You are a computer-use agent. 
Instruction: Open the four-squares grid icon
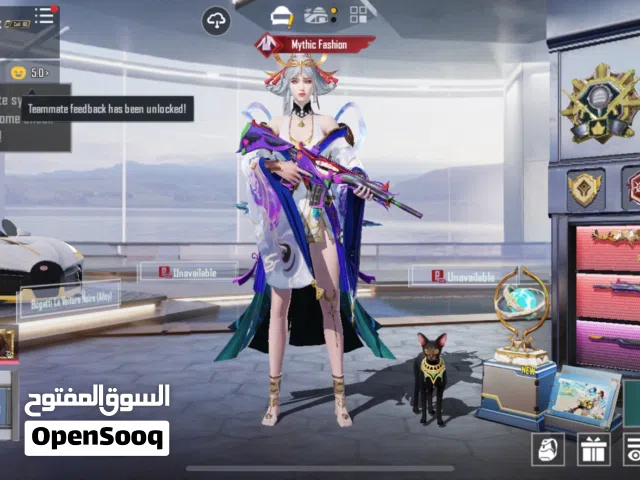[x=357, y=14]
